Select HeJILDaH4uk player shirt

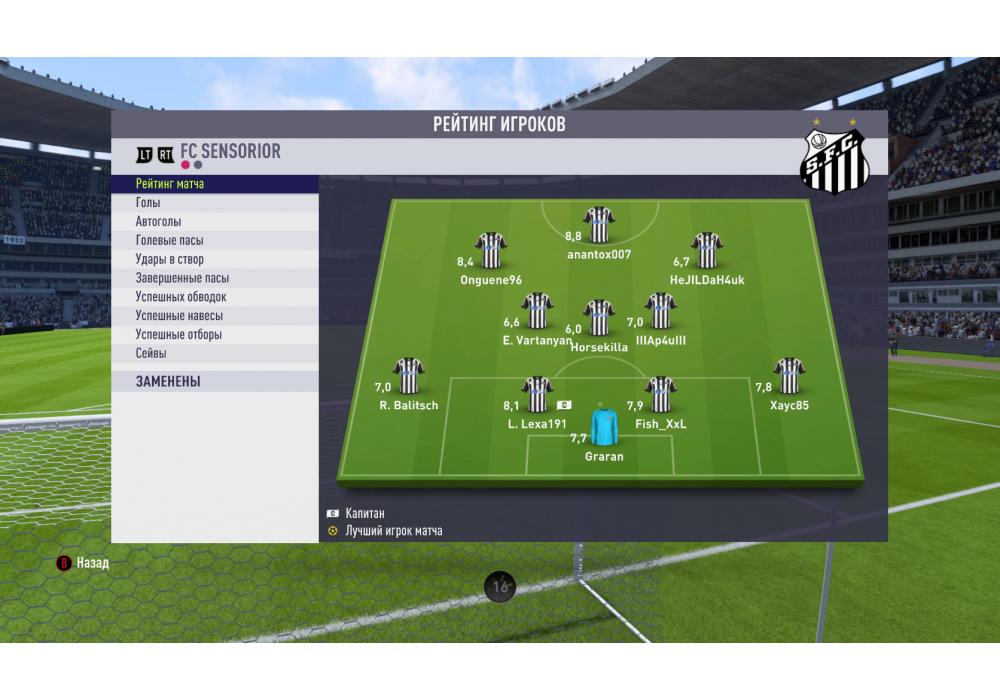[x=707, y=251]
